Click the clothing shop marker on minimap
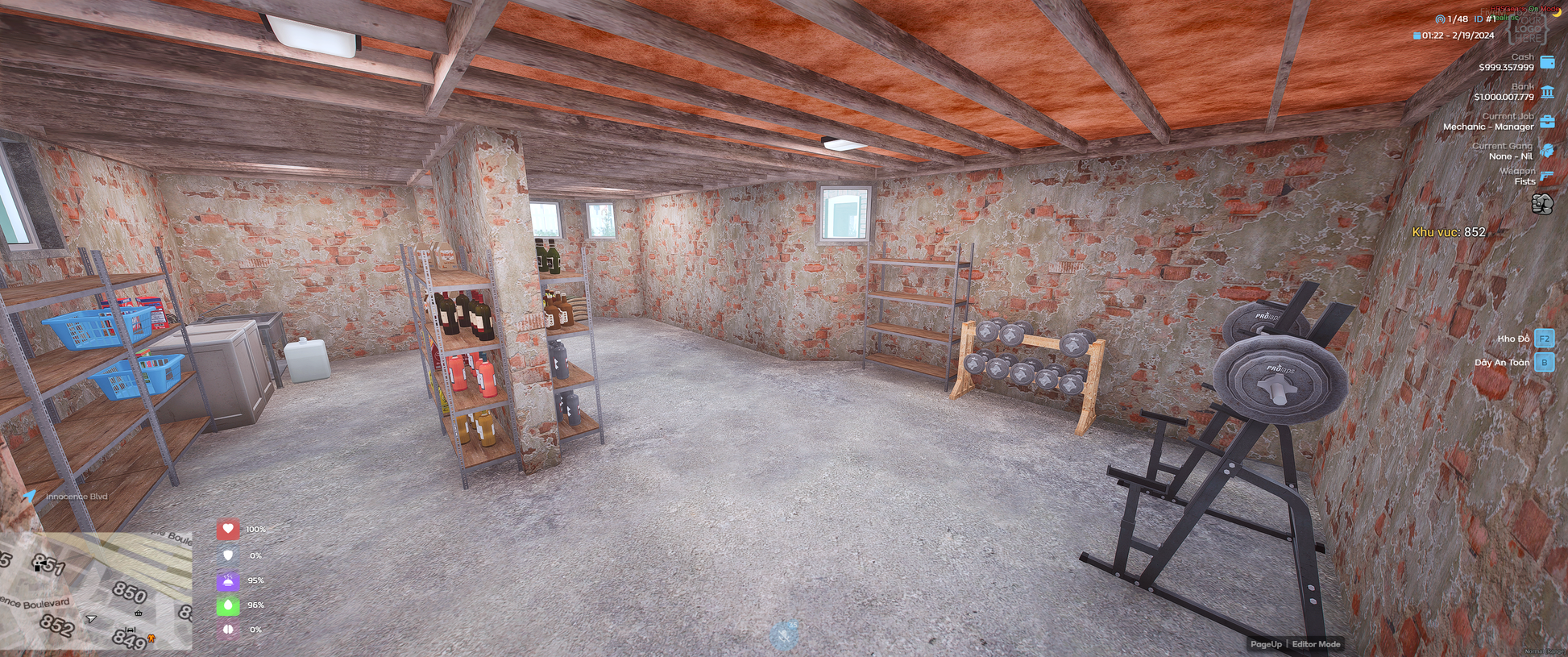This screenshot has width=1568, height=657. point(151,639)
